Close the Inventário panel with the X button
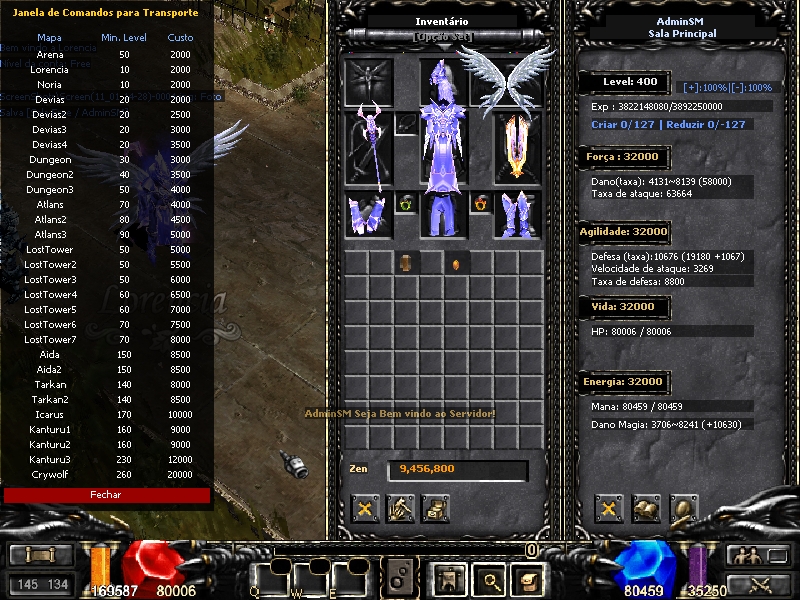Viewport: 800px width, 600px height. (x=365, y=509)
